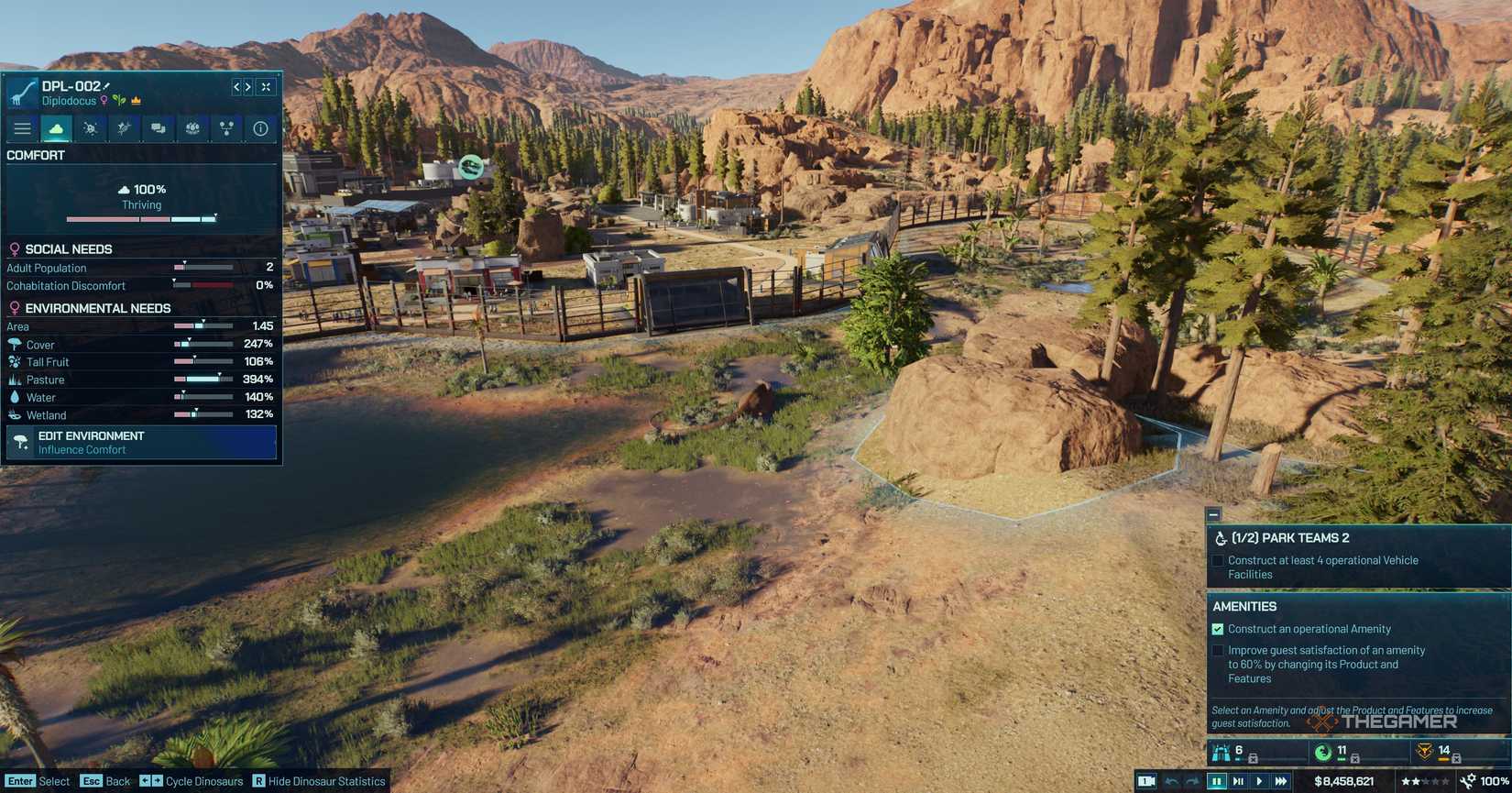Click the wrench icon near 100%
This screenshot has height=793, width=1512.
(1467, 782)
